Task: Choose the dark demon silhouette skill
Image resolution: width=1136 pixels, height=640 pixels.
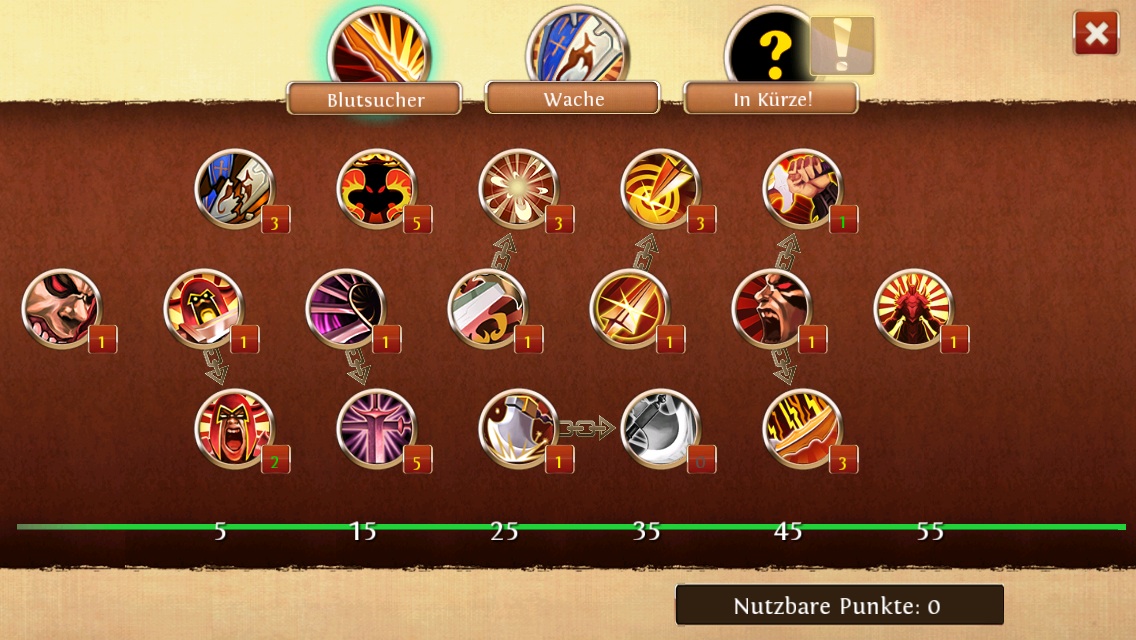Action: [377, 189]
